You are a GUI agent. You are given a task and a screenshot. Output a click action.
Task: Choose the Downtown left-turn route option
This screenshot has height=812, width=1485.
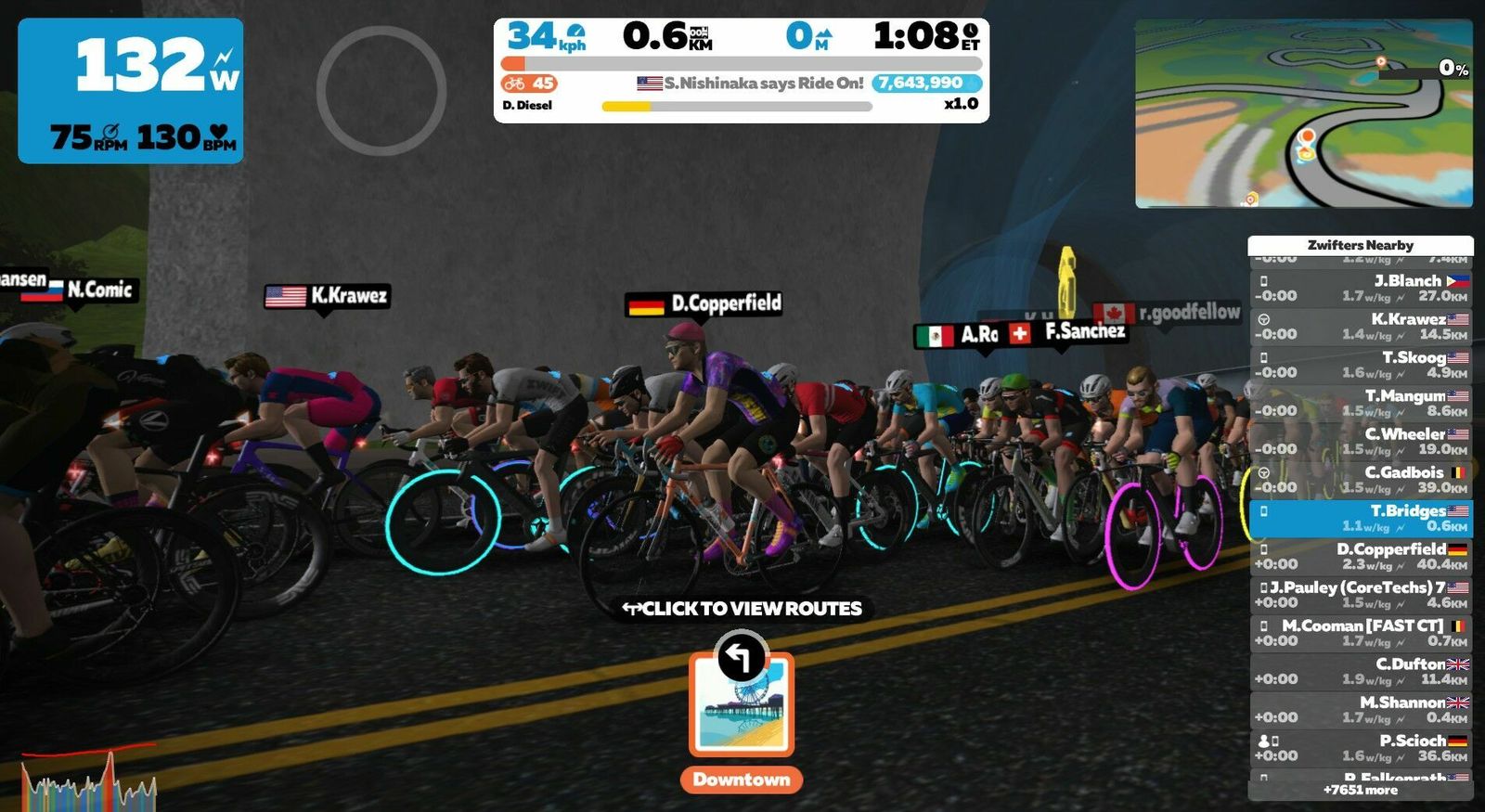(741, 707)
